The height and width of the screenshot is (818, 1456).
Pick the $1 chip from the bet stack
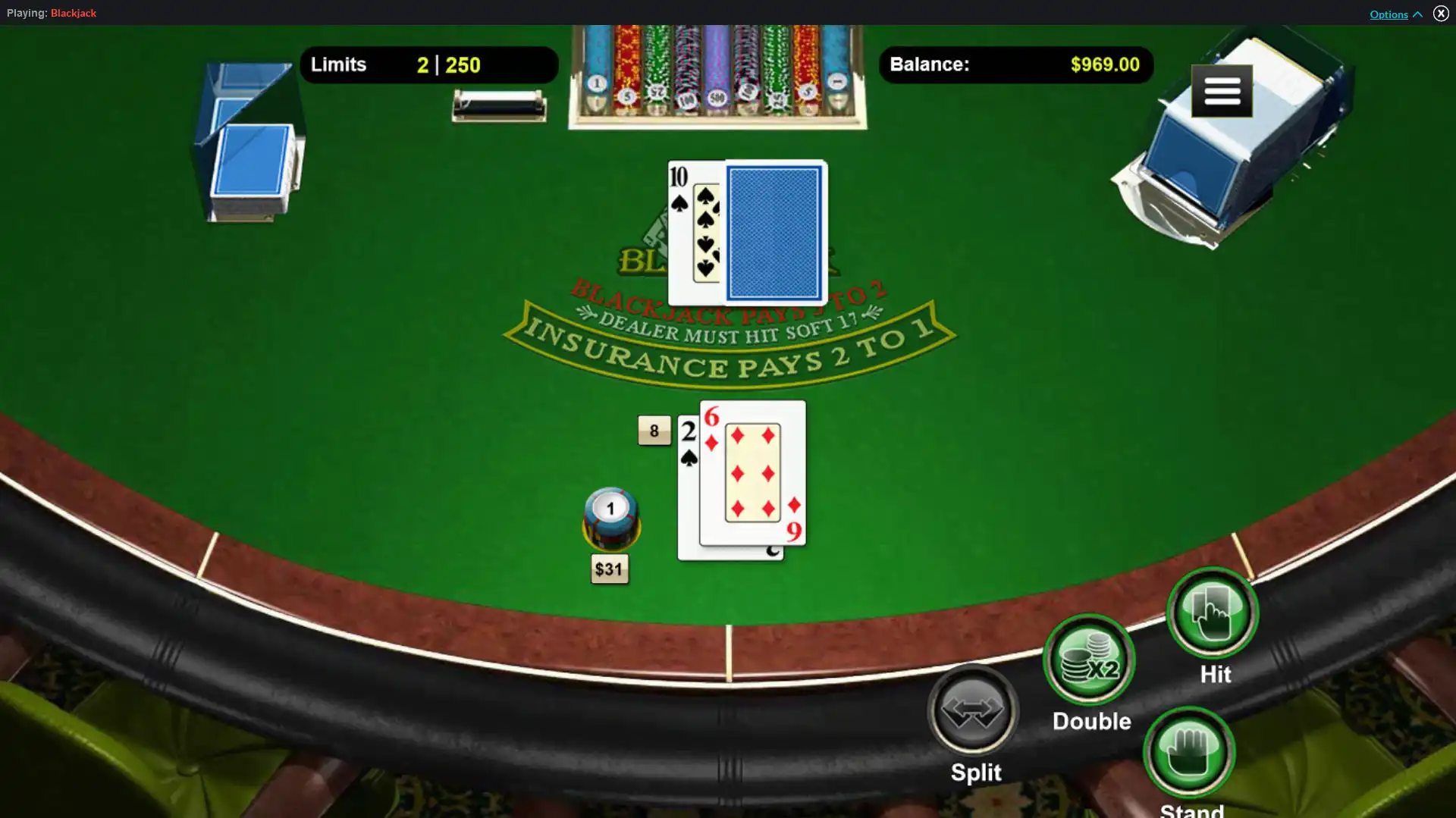pos(610,509)
